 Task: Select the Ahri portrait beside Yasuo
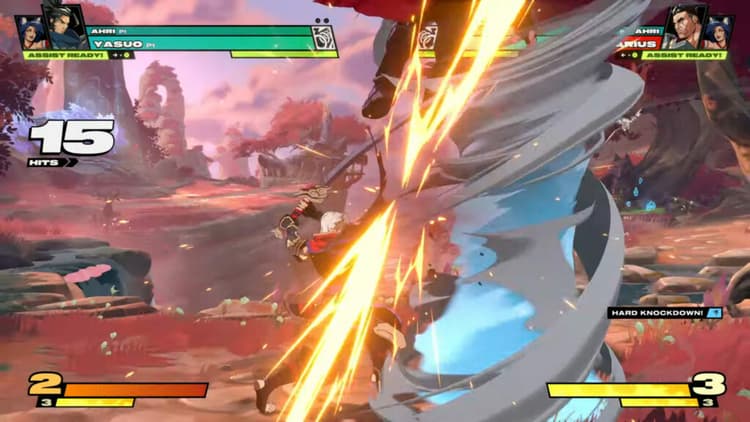pyautogui.click(x=33, y=32)
